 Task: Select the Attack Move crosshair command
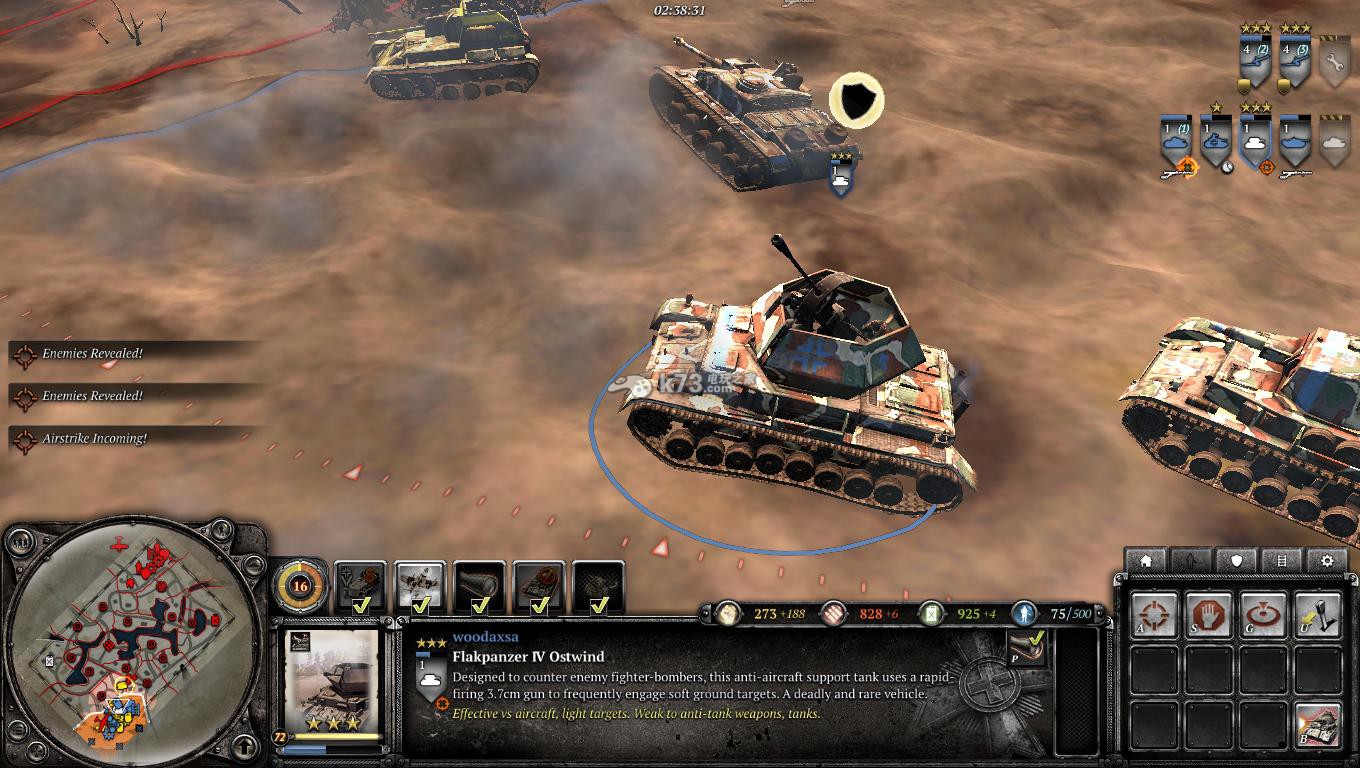tap(1153, 616)
